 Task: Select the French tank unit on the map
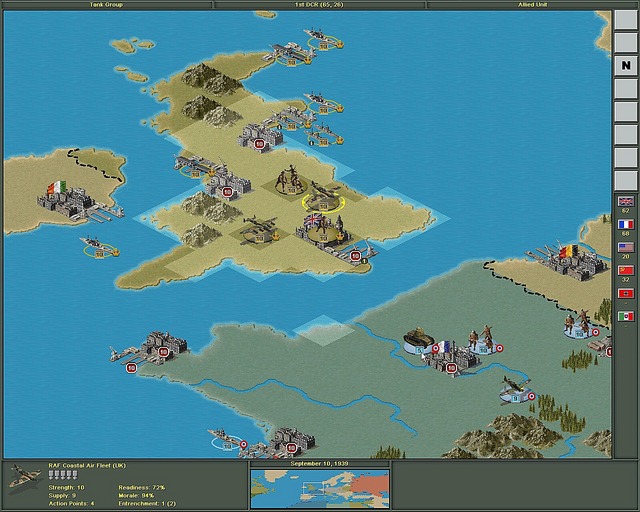pos(417,338)
